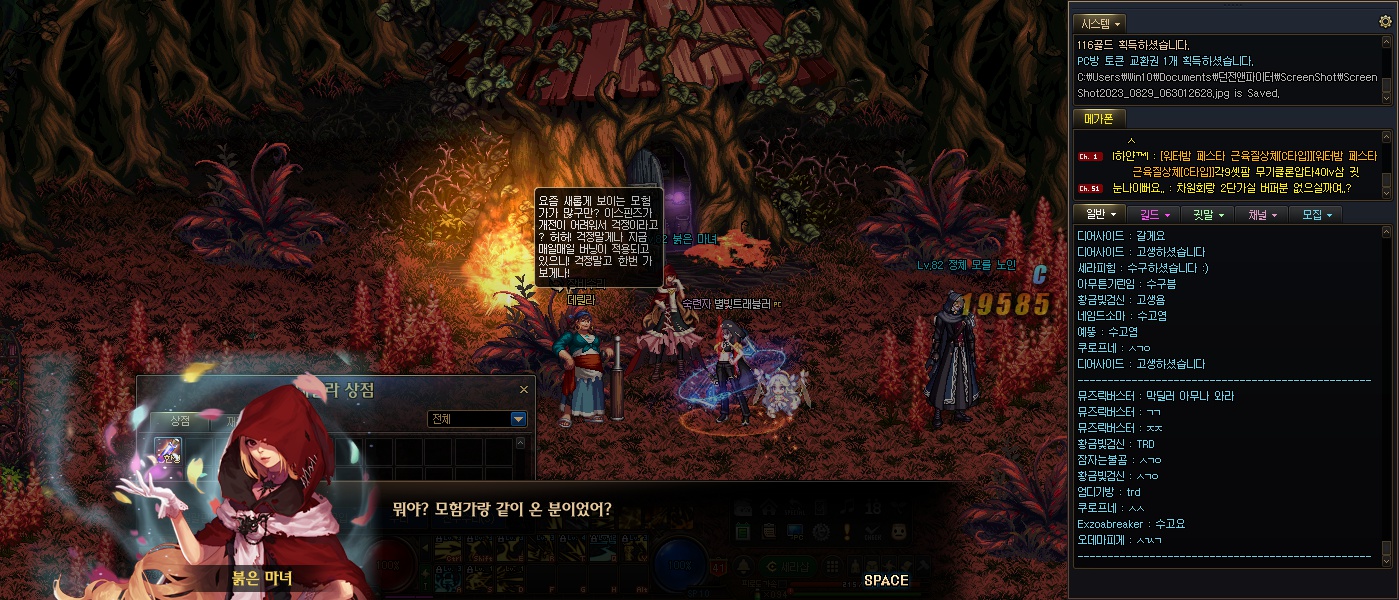This screenshot has height=600, width=1399.
Task: Select the potion item in the shop
Action: (x=168, y=451)
